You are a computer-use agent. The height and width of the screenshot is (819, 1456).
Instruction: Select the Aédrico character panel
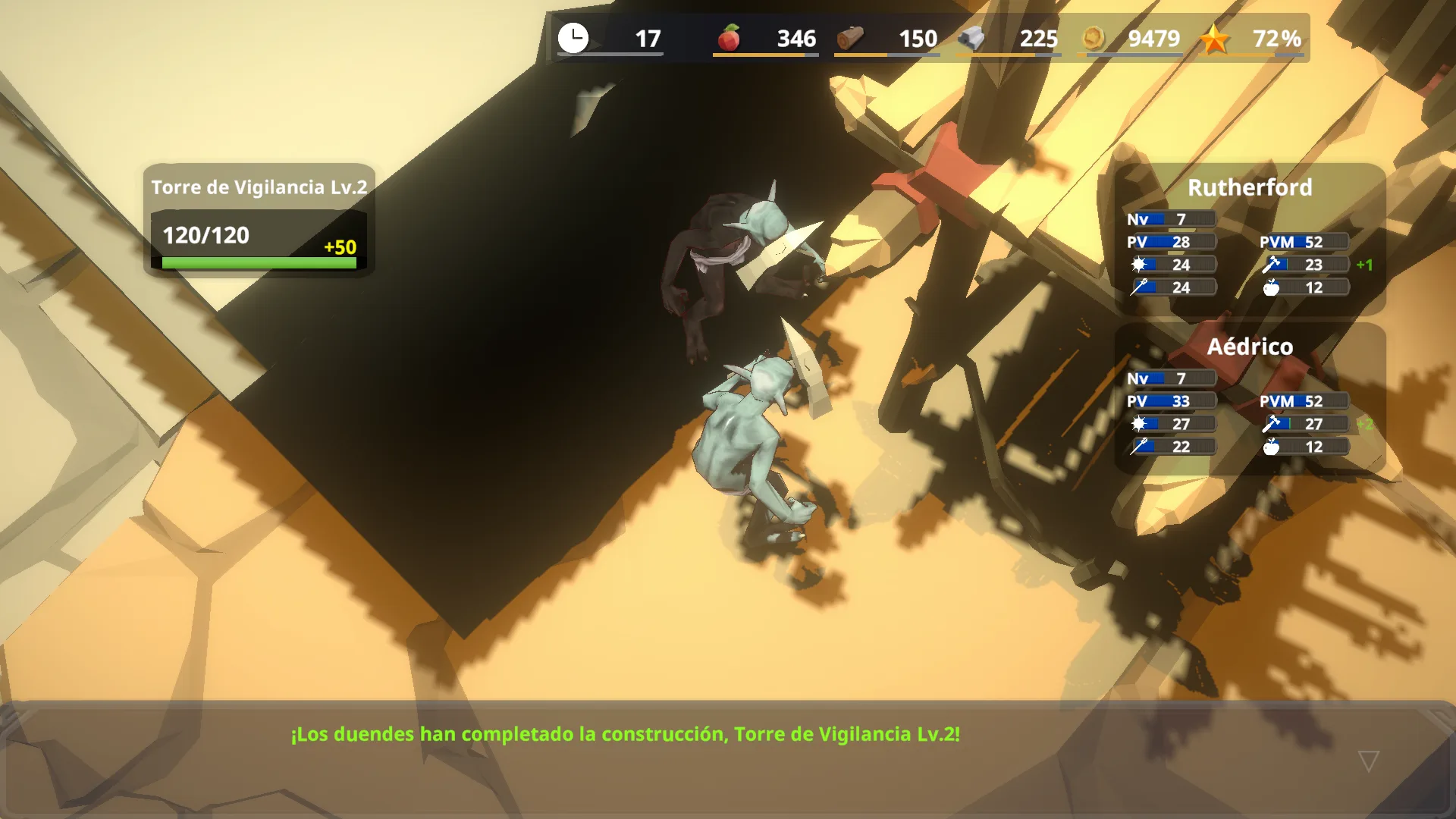(1249, 397)
